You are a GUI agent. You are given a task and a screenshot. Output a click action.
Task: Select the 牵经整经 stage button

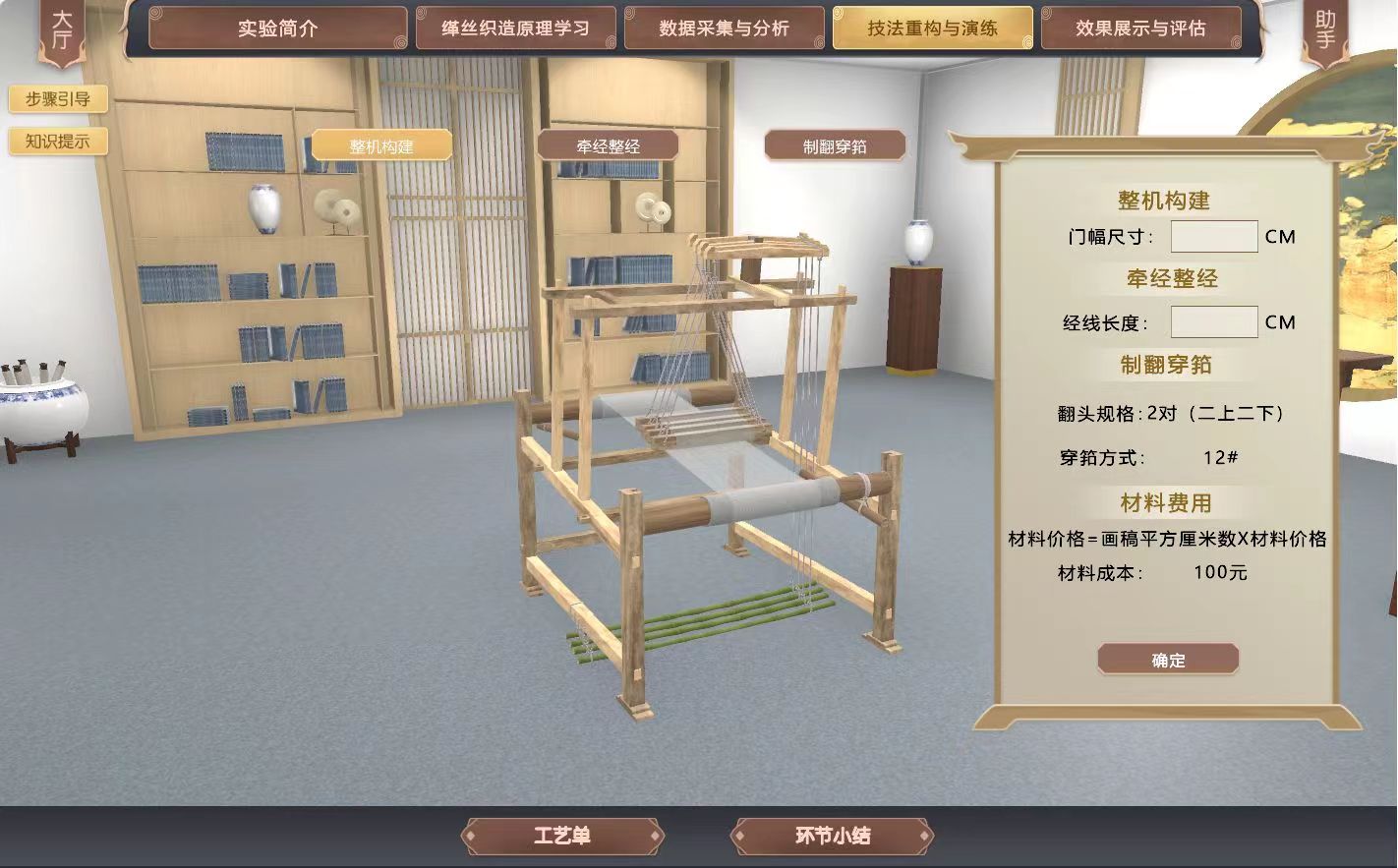[608, 146]
